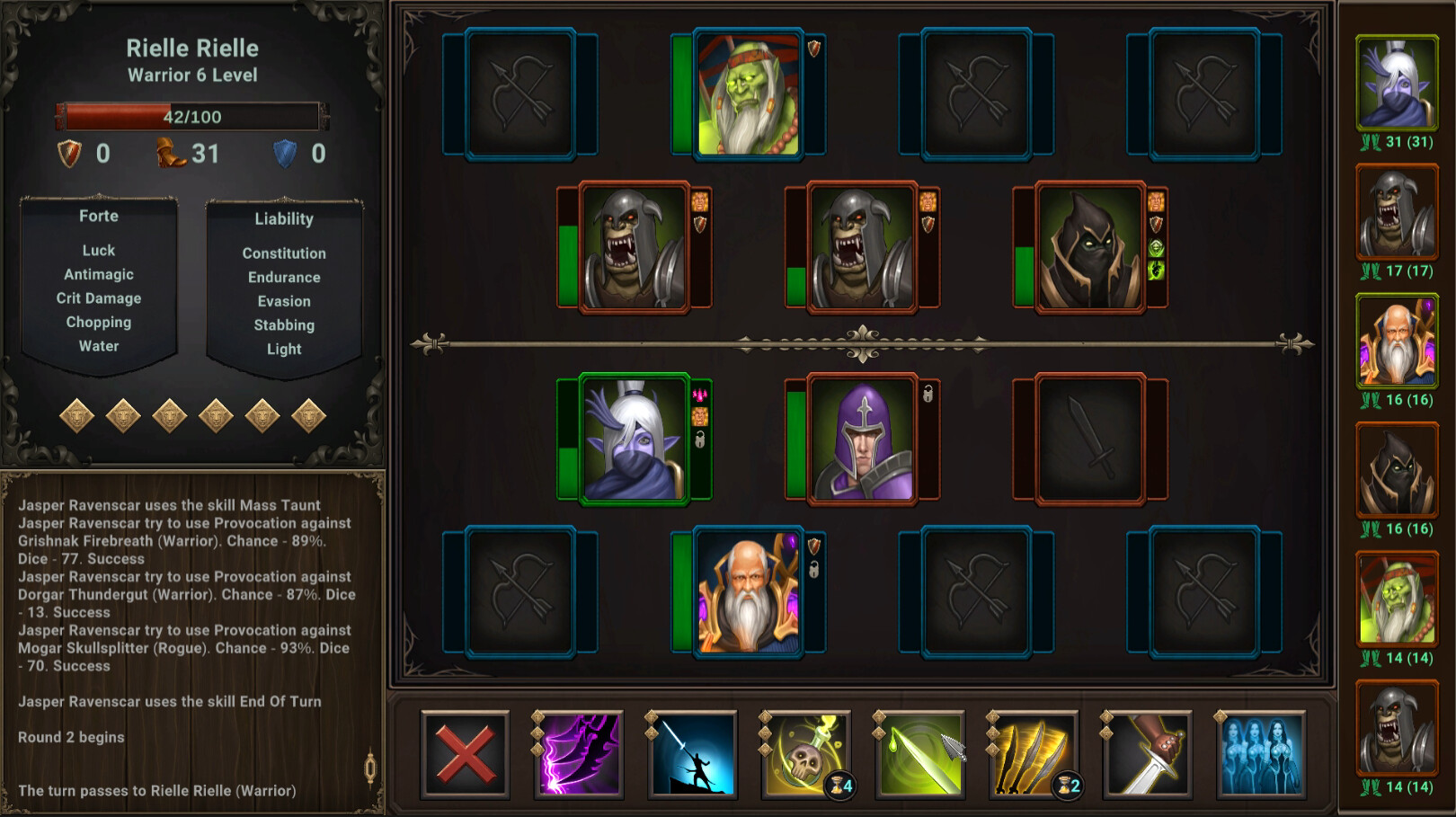Select the purple lightning scythe skill
This screenshot has width=1456, height=817.
[x=580, y=753]
